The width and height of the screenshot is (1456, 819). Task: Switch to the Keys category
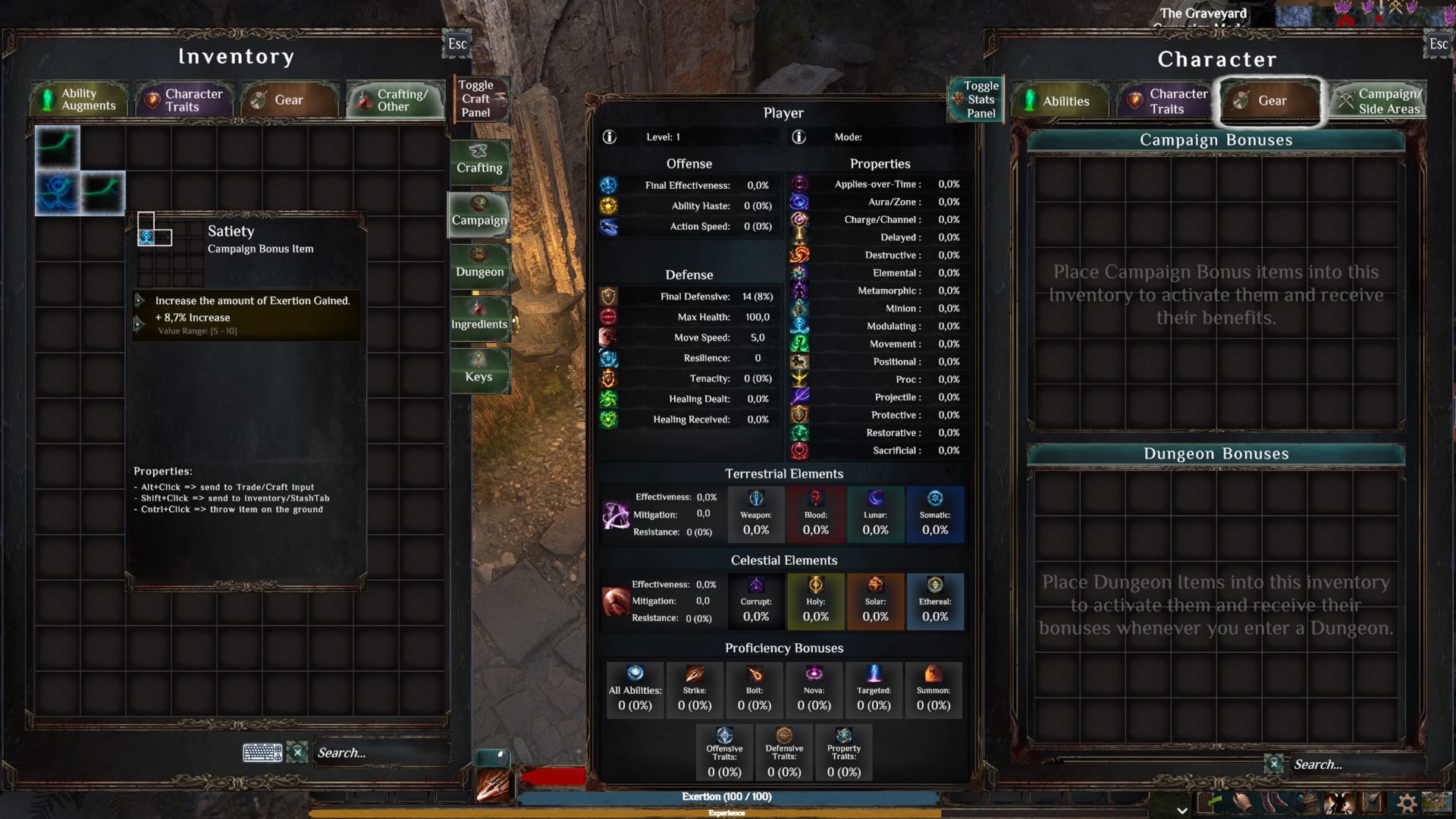coord(479,370)
